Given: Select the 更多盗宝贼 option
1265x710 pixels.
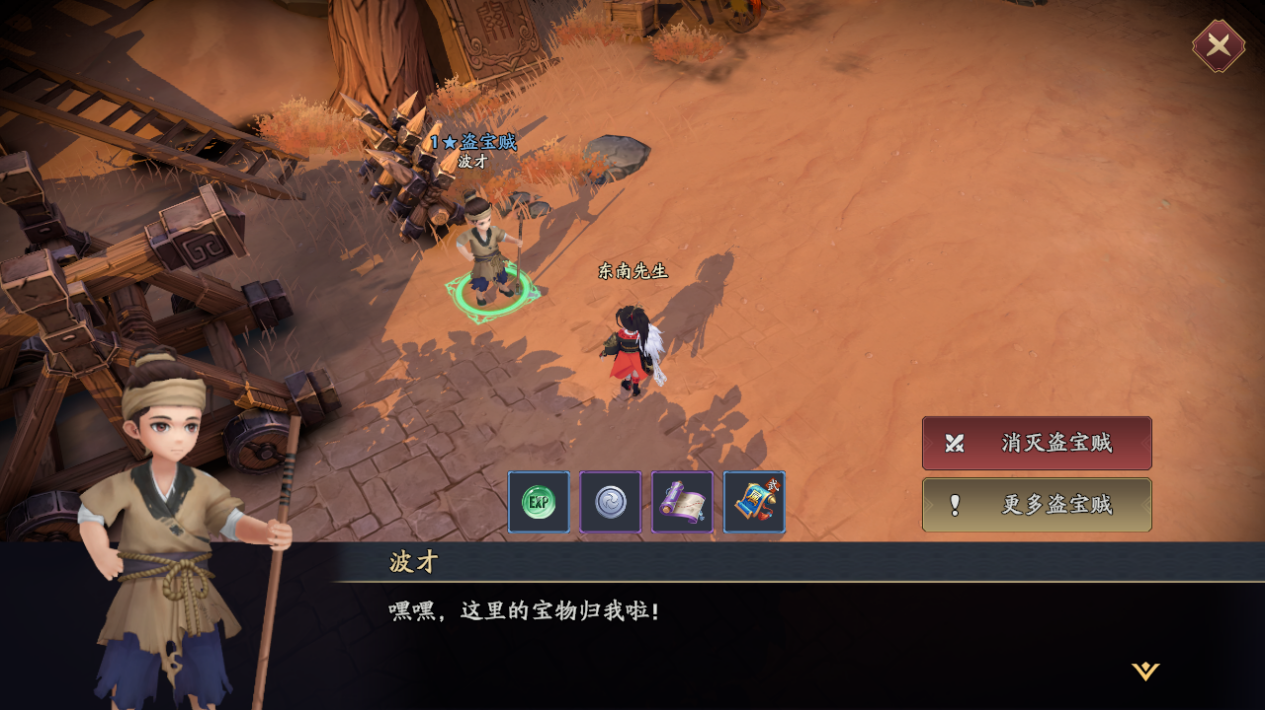Looking at the screenshot, I should (x=1036, y=505).
